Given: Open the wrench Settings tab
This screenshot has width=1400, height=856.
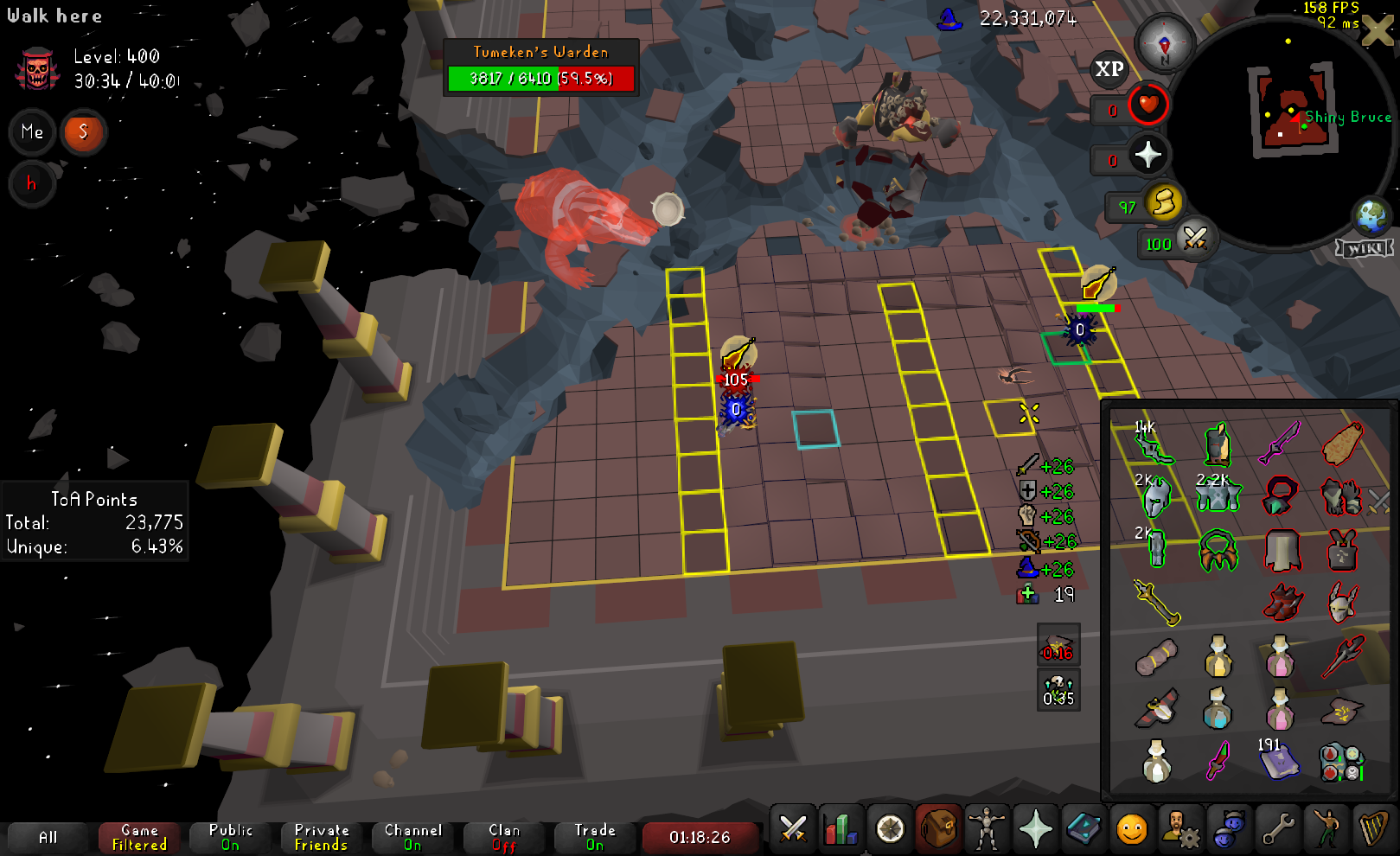Looking at the screenshot, I should (1277, 829).
